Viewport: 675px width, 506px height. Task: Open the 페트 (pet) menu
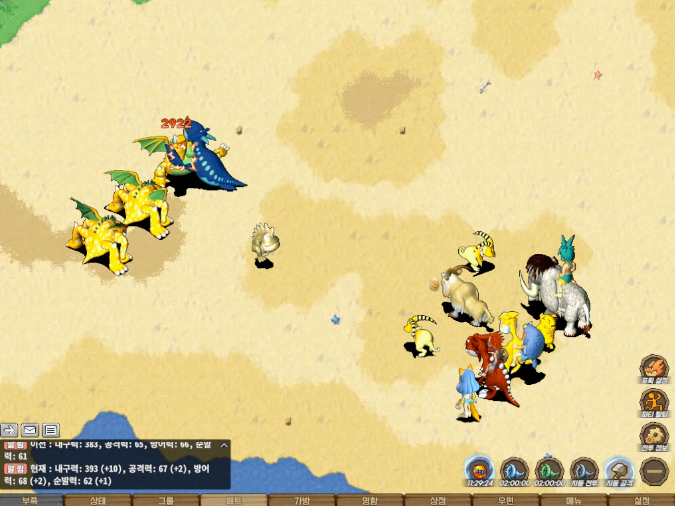point(234,500)
